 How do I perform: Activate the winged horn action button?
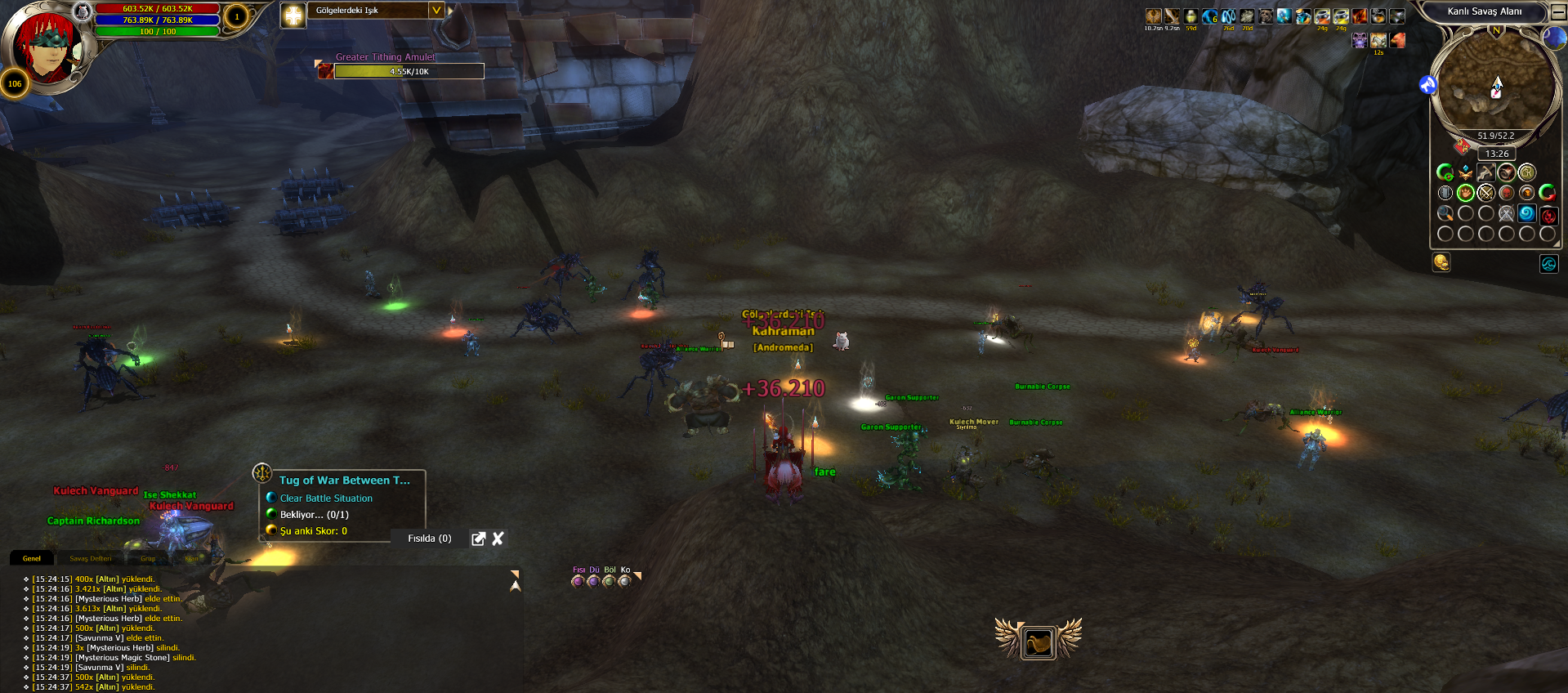1038,642
